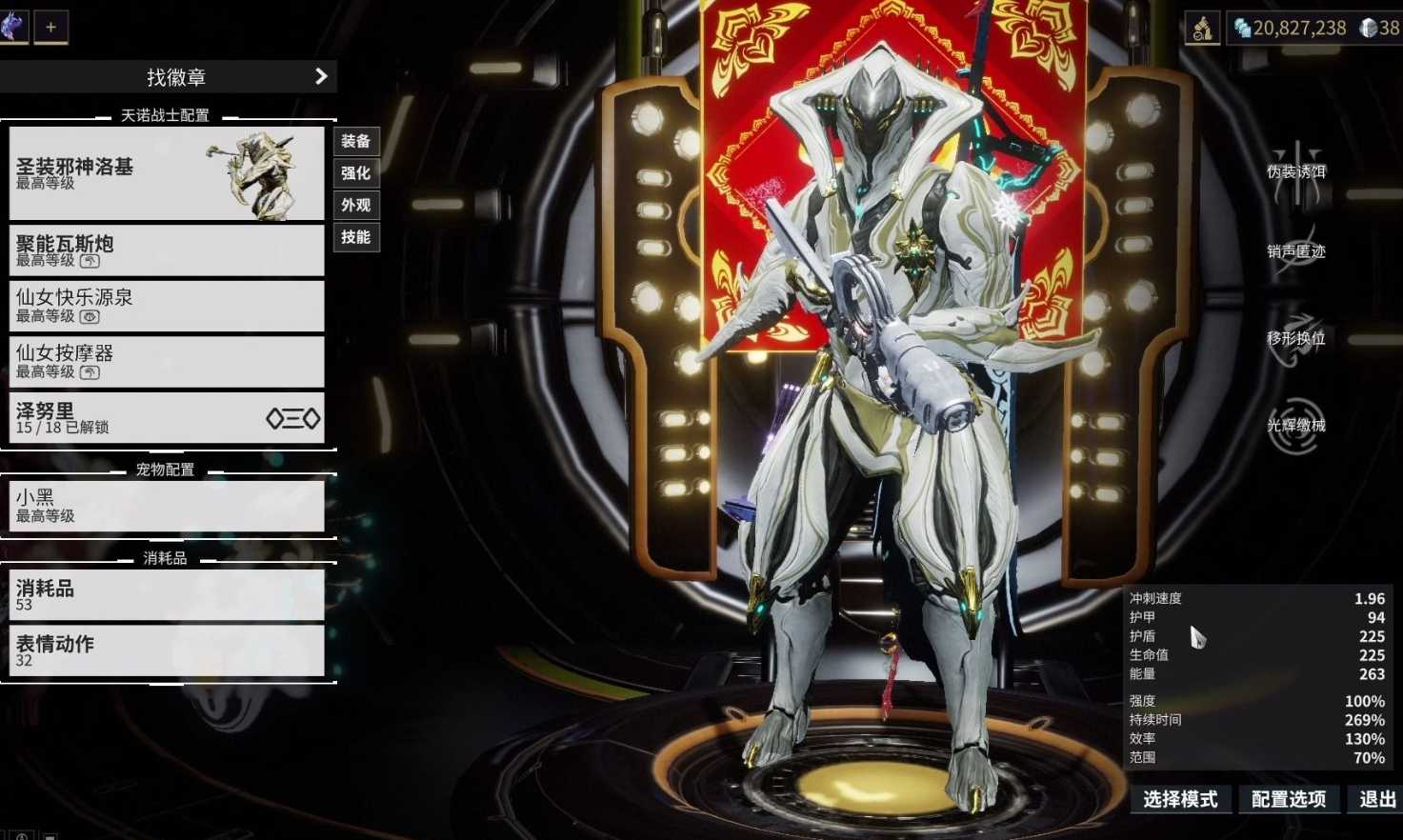This screenshot has width=1403, height=840.
Task: Exit the arsenal with 退出
Action: tap(1377, 799)
